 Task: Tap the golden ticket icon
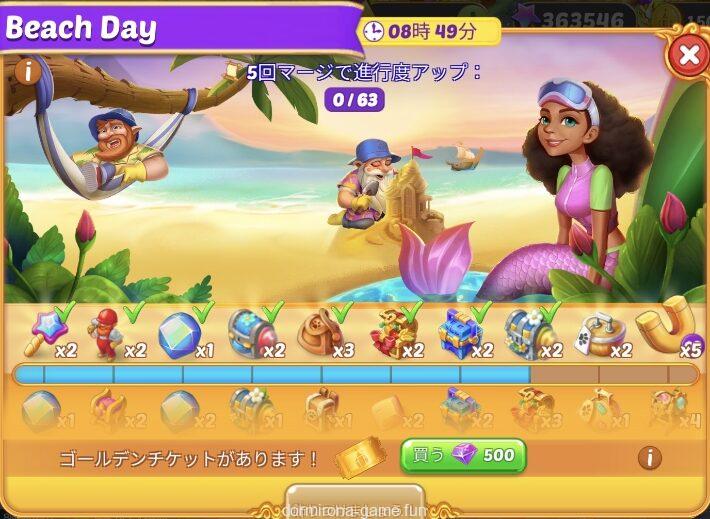353,457
